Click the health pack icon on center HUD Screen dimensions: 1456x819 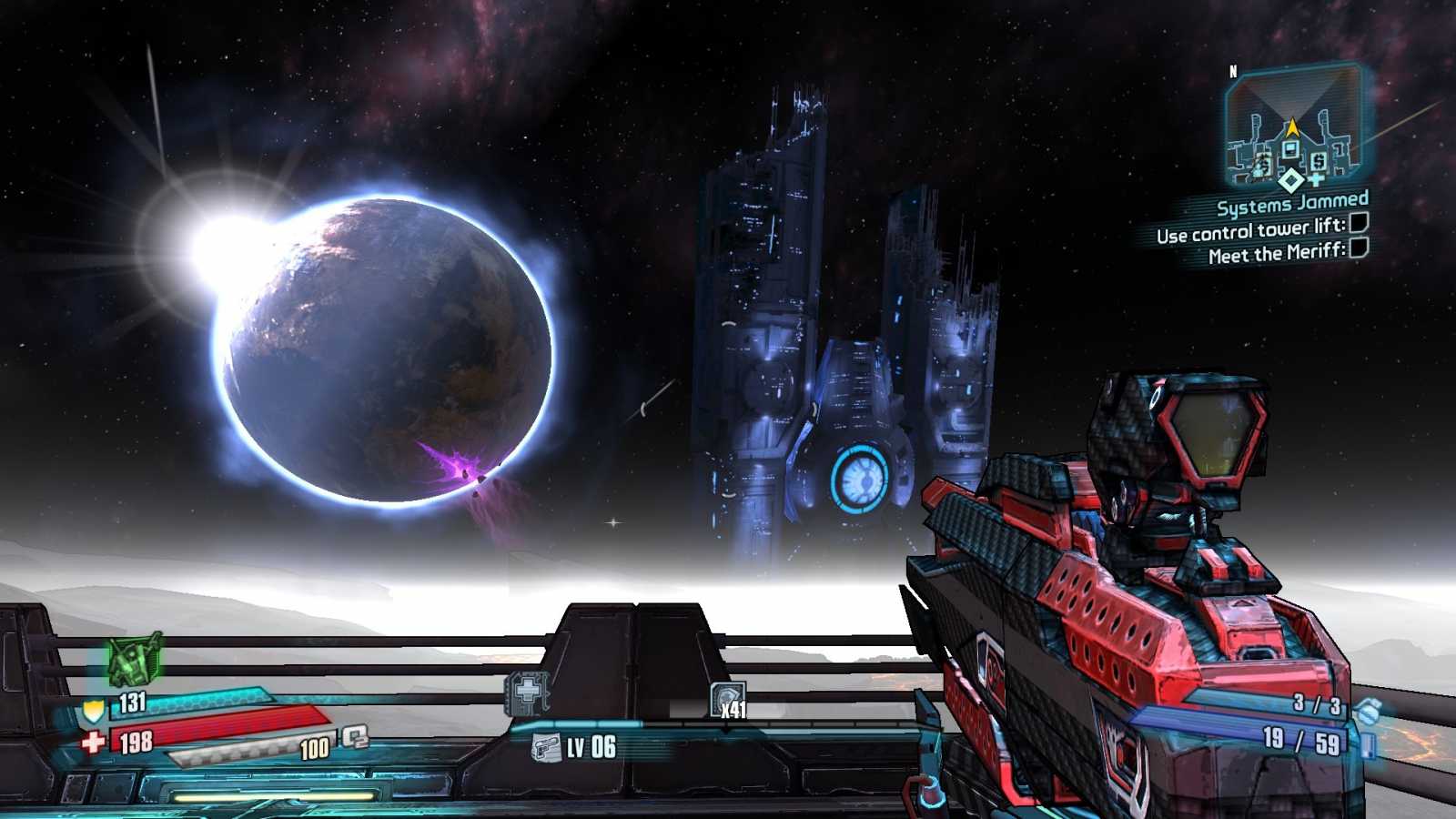(528, 690)
